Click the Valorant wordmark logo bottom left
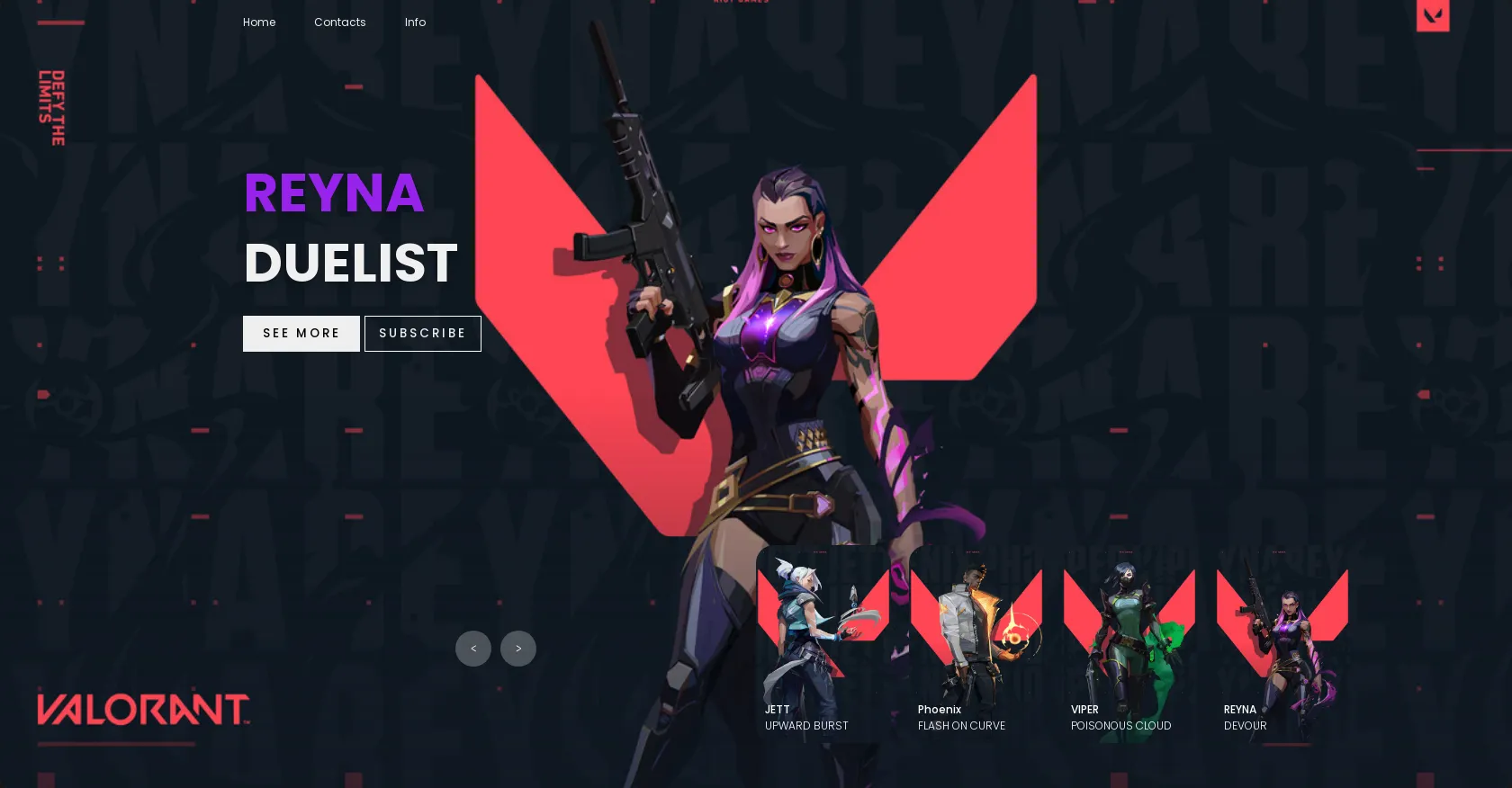This screenshot has width=1512, height=788. 141,711
